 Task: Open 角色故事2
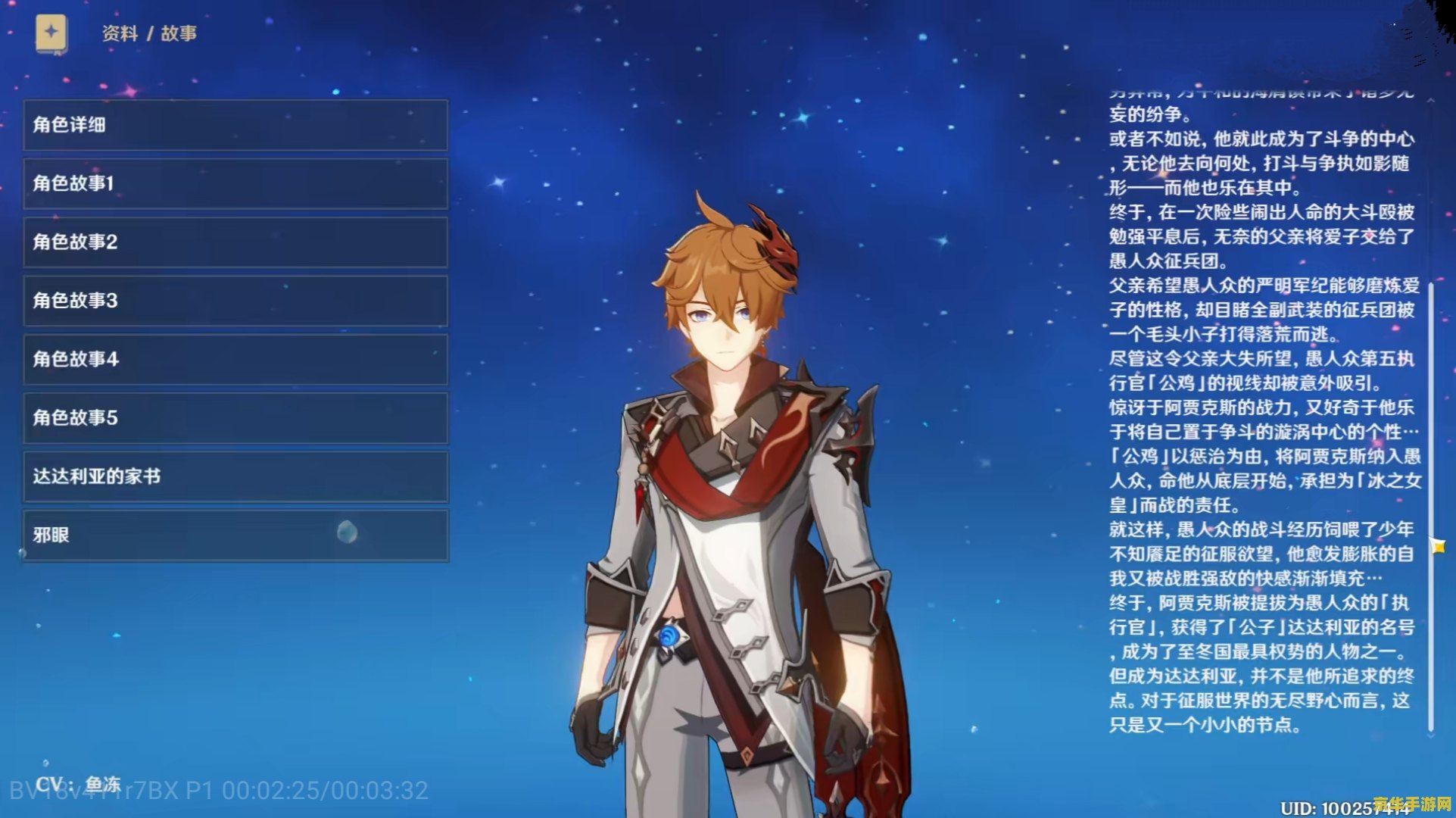(235, 242)
